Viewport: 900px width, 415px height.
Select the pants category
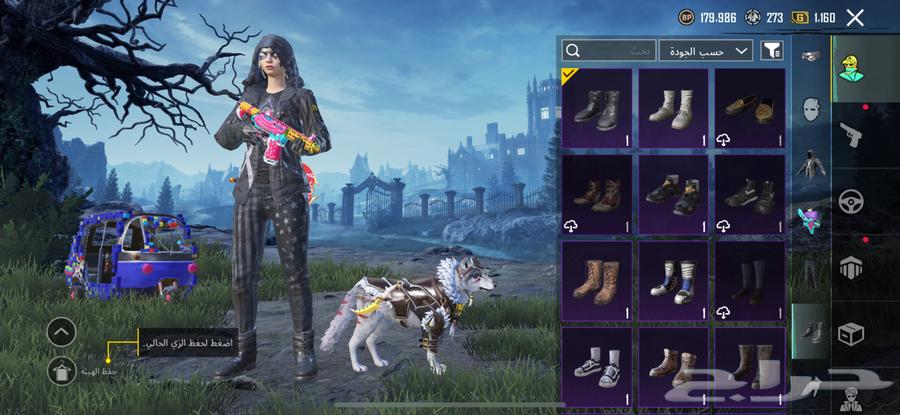(x=810, y=270)
